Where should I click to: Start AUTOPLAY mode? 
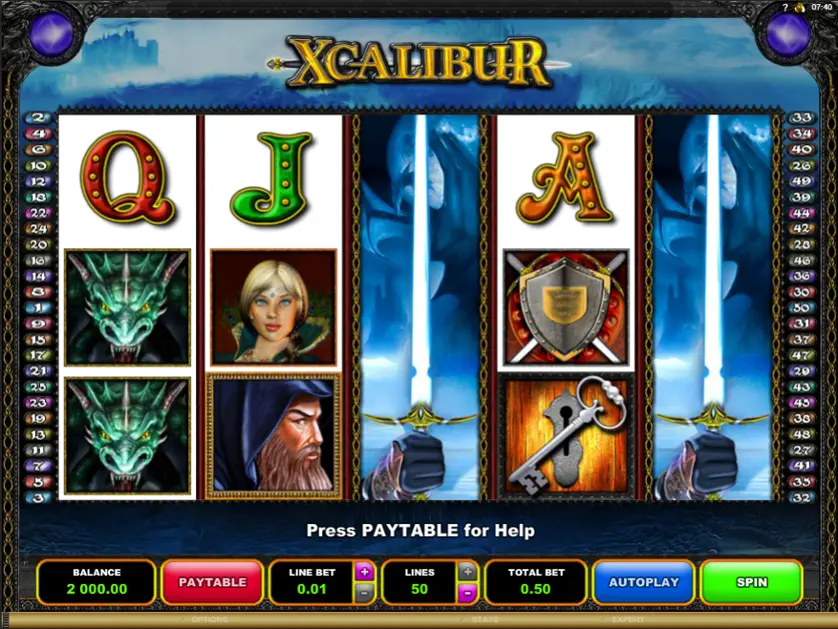click(x=643, y=581)
